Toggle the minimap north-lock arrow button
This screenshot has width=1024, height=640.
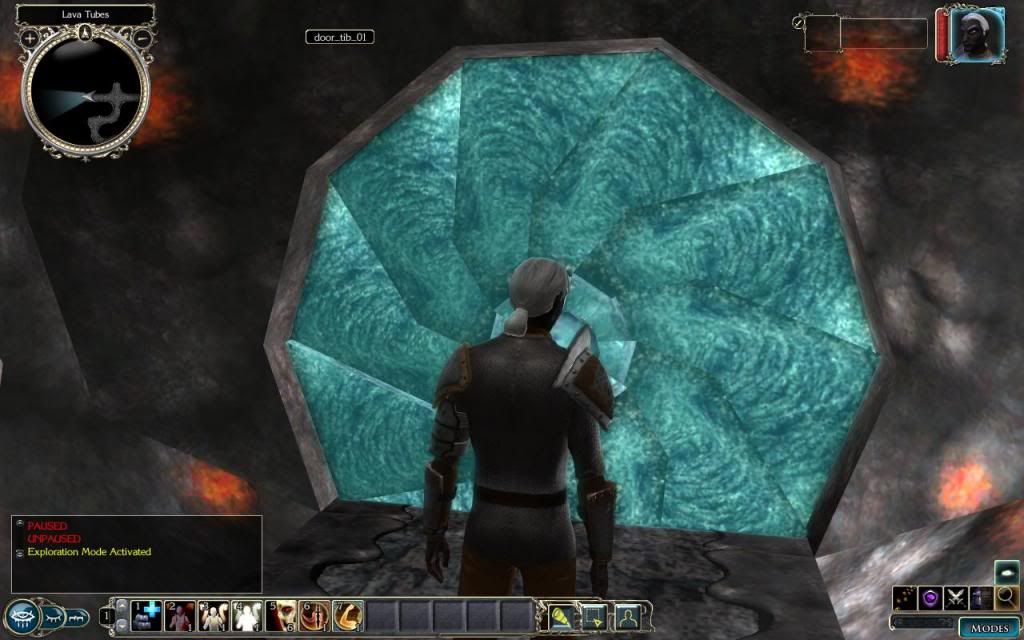click(x=86, y=33)
